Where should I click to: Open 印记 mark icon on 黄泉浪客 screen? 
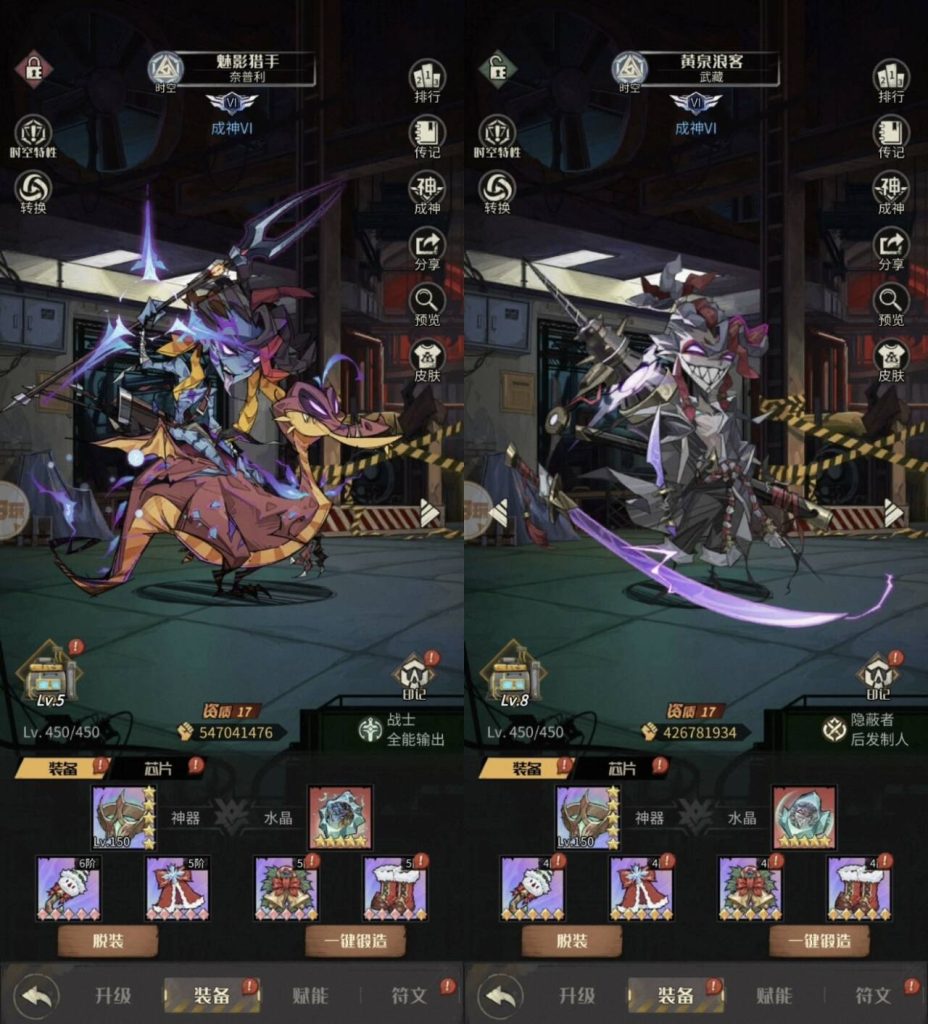(x=877, y=677)
